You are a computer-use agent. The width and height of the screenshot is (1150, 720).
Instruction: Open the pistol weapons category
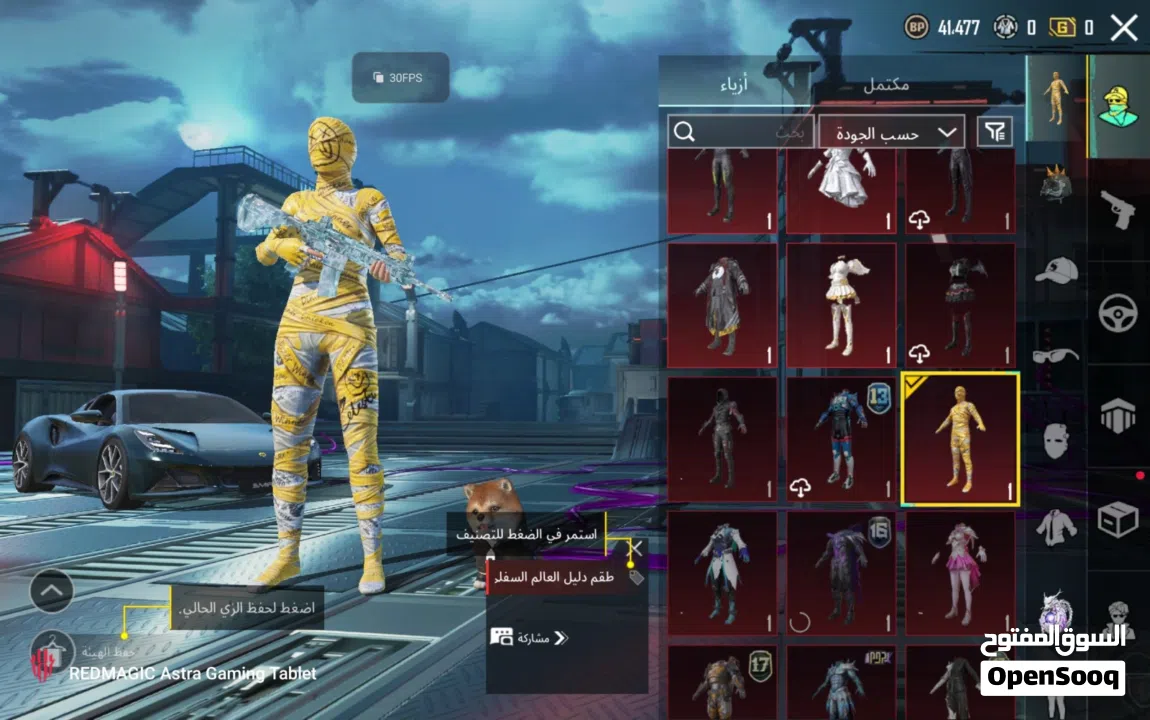click(1118, 210)
